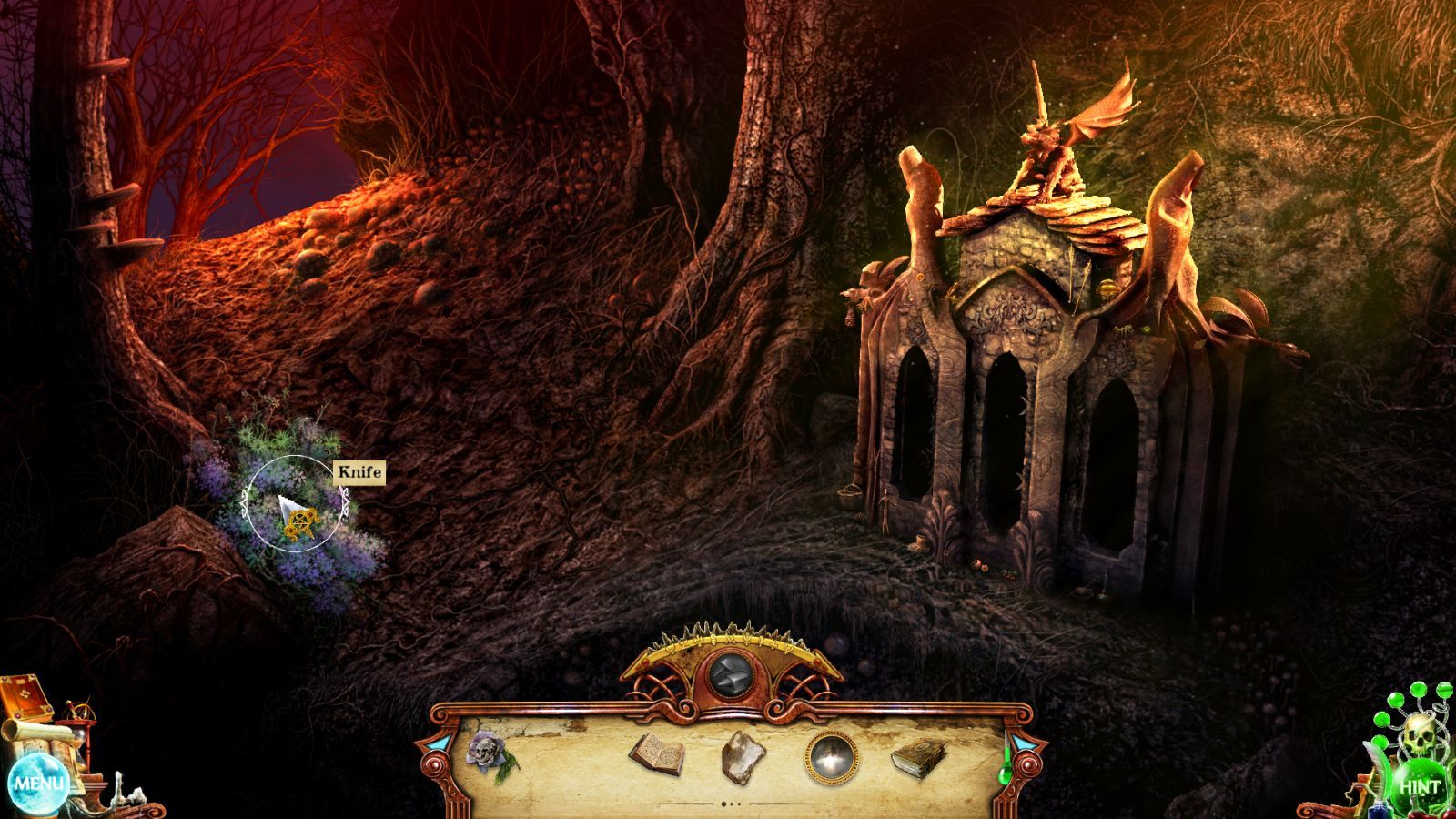The width and height of the screenshot is (1456, 819).
Task: Pick the open spell book inventory item
Action: [x=656, y=753]
